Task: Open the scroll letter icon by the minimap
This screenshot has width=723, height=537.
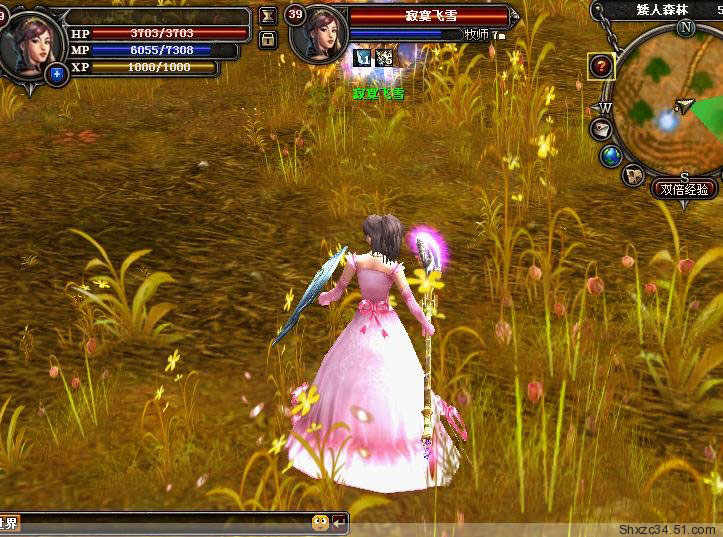Action: 602,129
